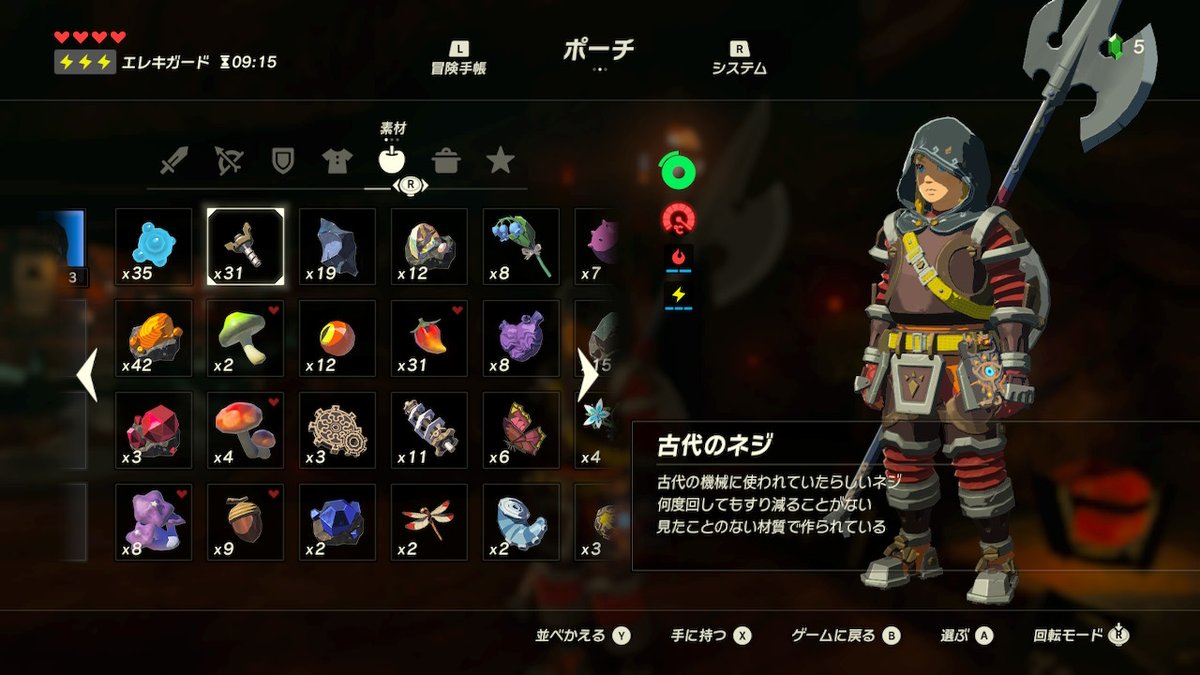Open the システム system page
1200x675 pixels.
(739, 59)
